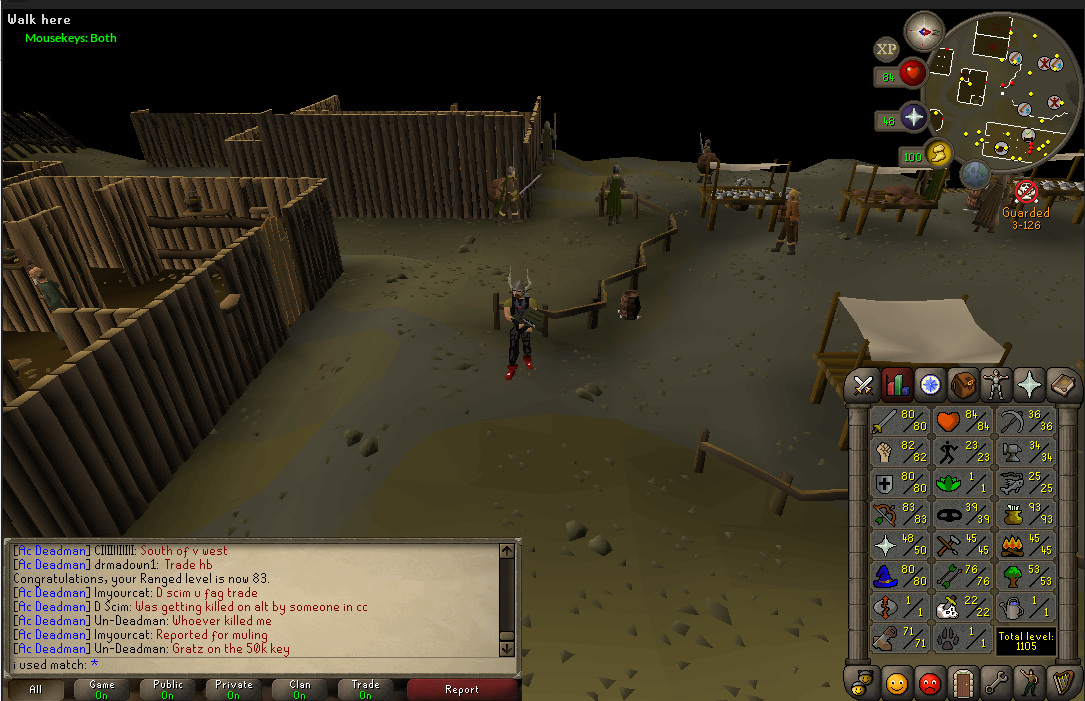This screenshot has height=701, width=1085.
Task: Toggle the XP drops orb
Action: (886, 49)
